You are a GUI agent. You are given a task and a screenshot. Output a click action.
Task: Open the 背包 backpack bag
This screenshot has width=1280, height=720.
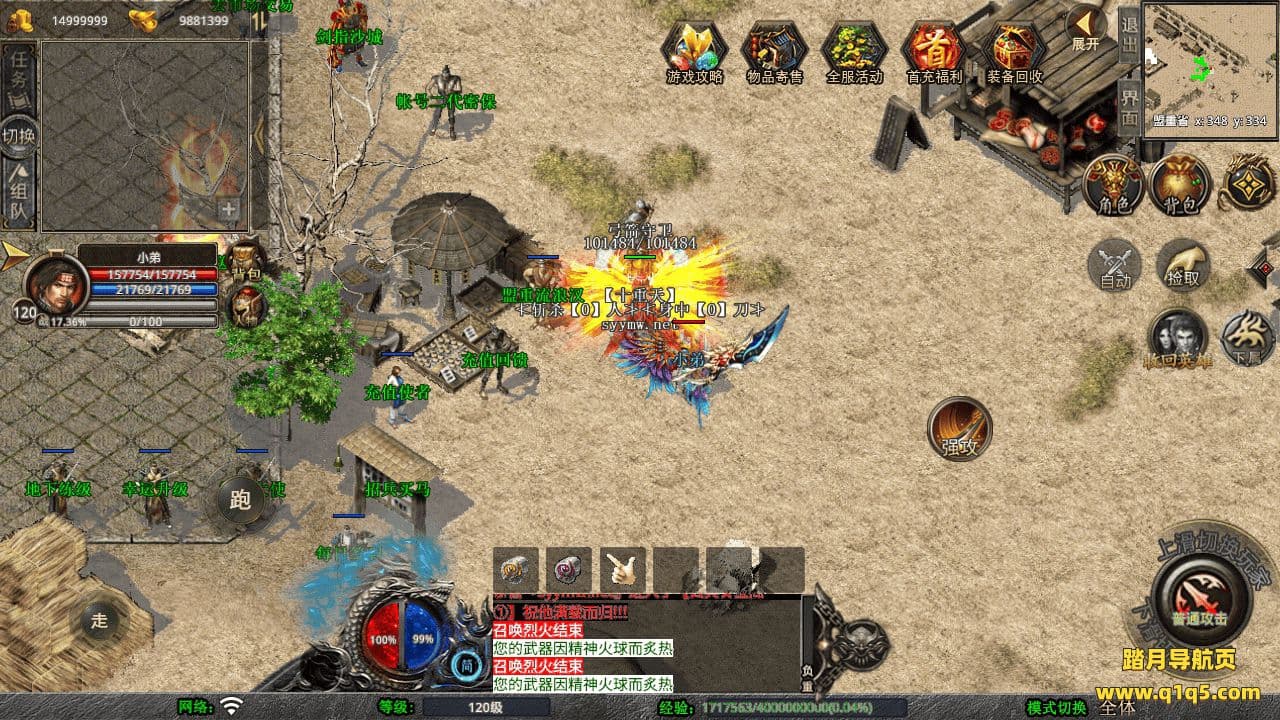(1180, 183)
